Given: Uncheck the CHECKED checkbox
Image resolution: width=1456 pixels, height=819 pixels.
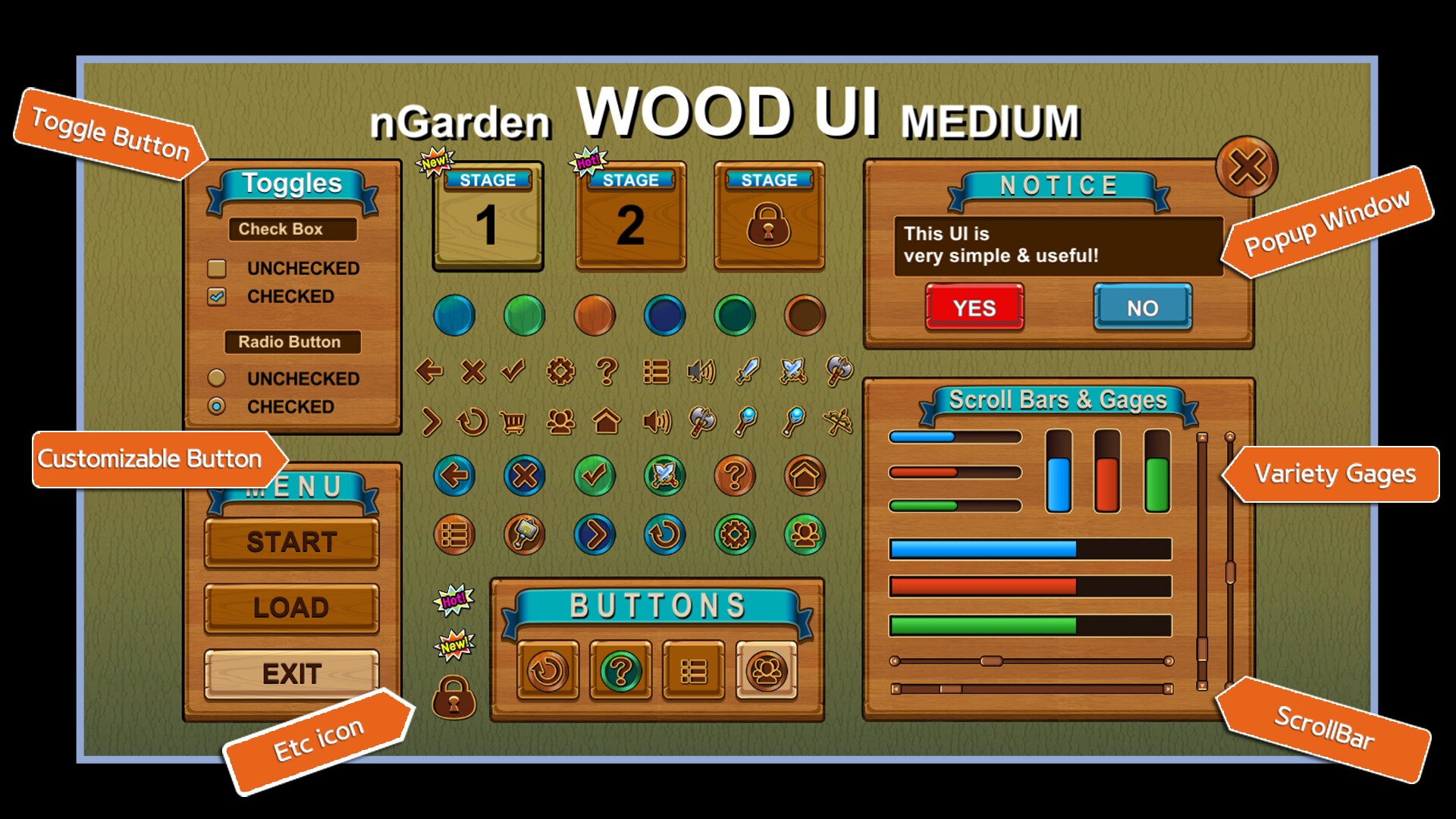Looking at the screenshot, I should pos(217,297).
